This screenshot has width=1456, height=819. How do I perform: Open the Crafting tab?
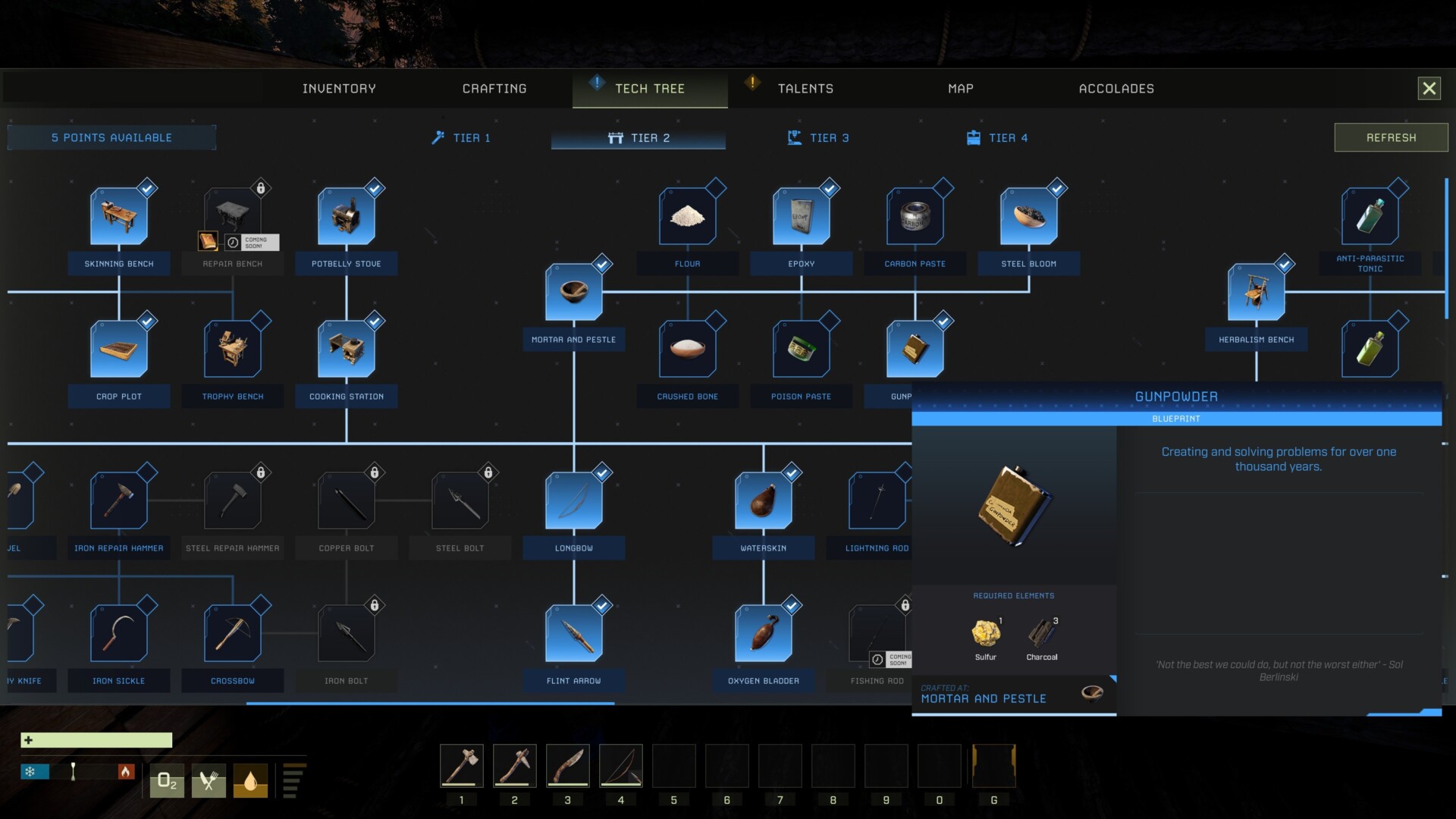494,88
